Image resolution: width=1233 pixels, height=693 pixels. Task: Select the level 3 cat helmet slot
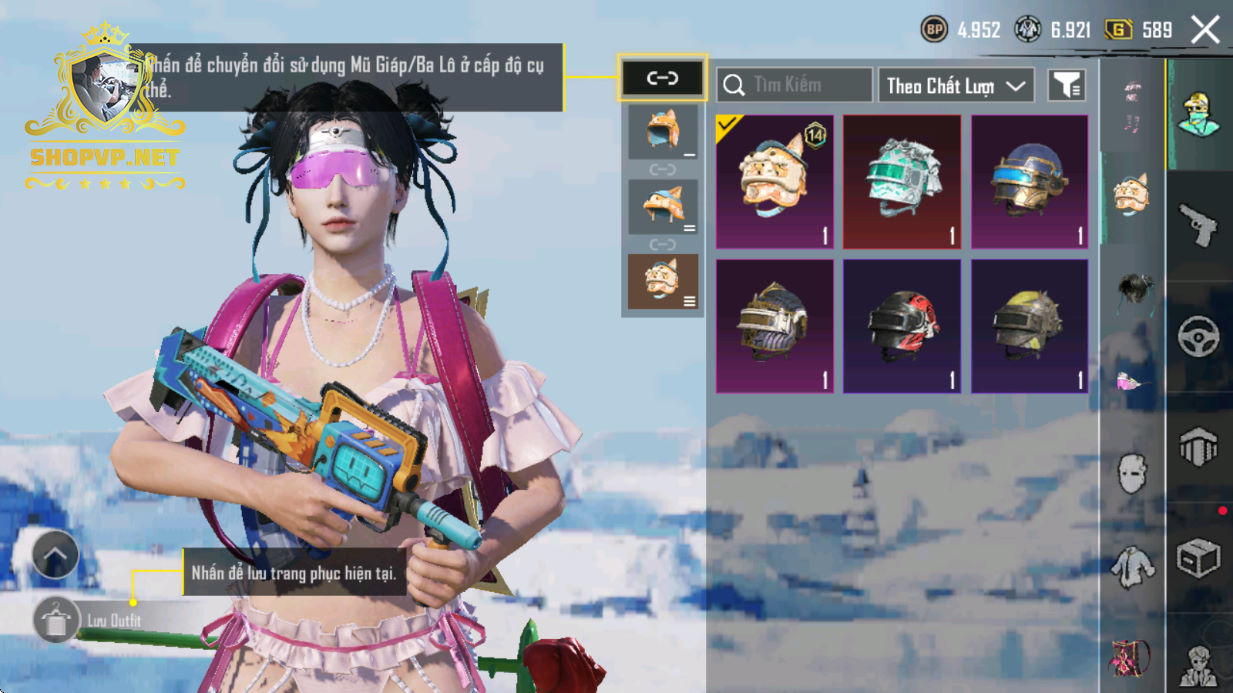662,282
